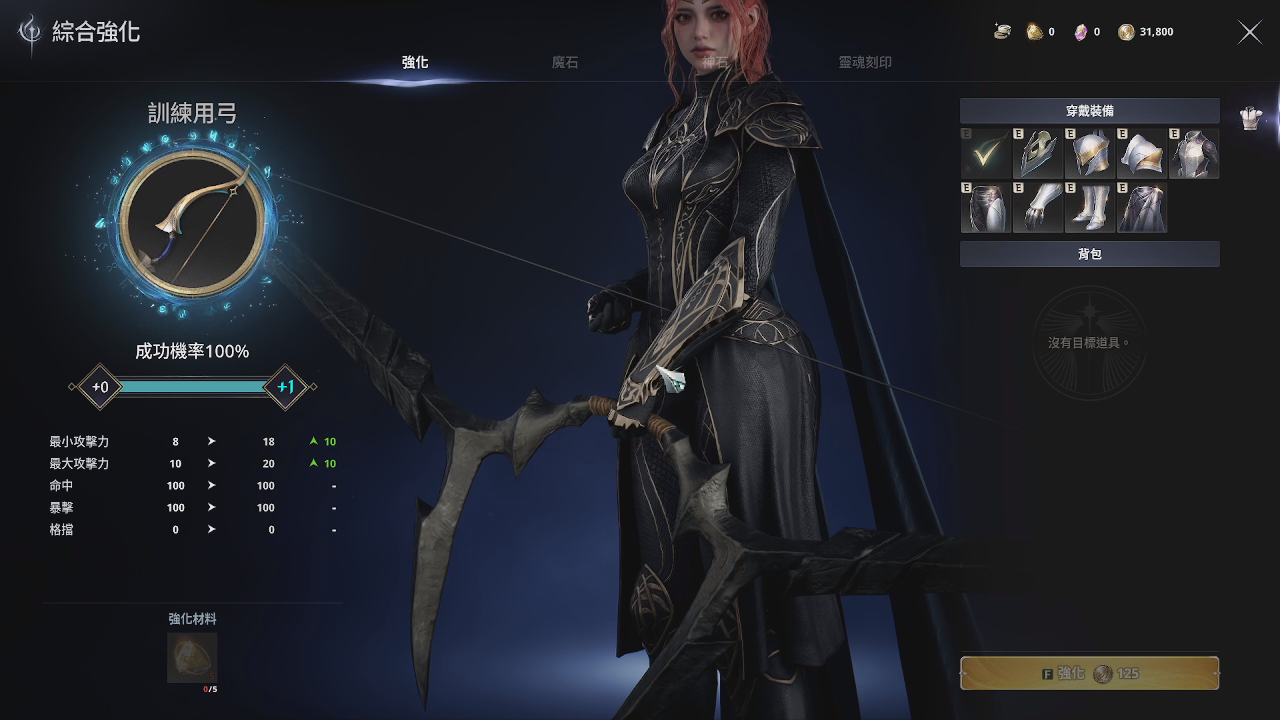Close the 綜合強化 enhancement screen

(x=1250, y=32)
